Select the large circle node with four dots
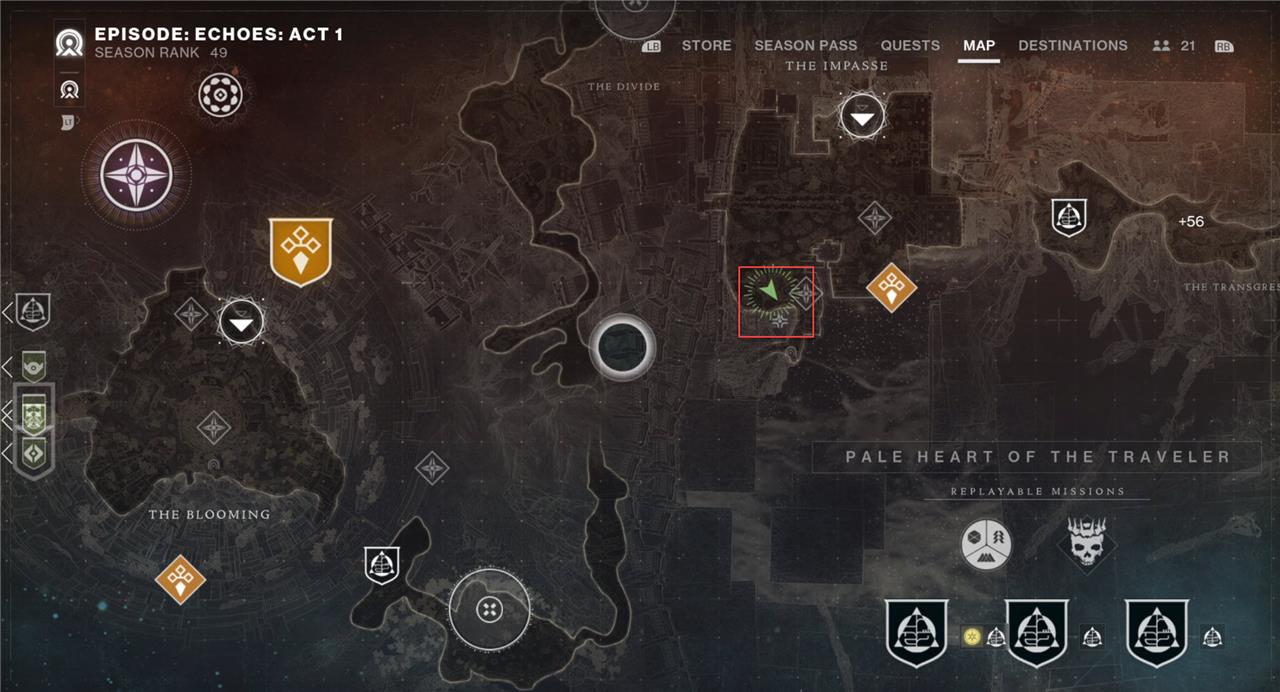Screen dimensions: 1280x692 click(x=489, y=609)
